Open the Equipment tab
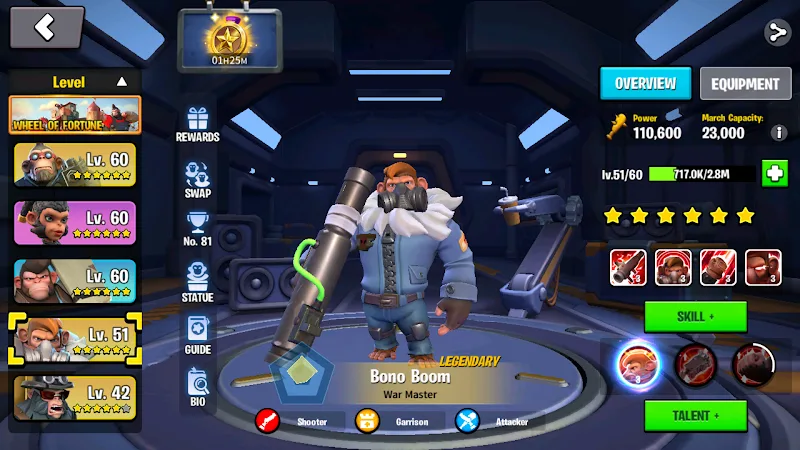 [744, 84]
